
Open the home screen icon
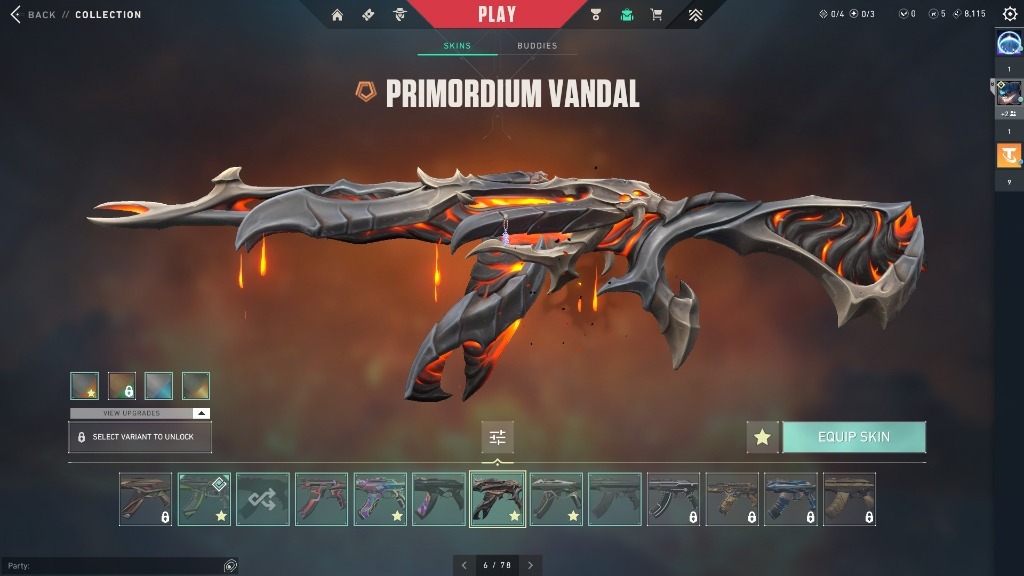pos(337,15)
